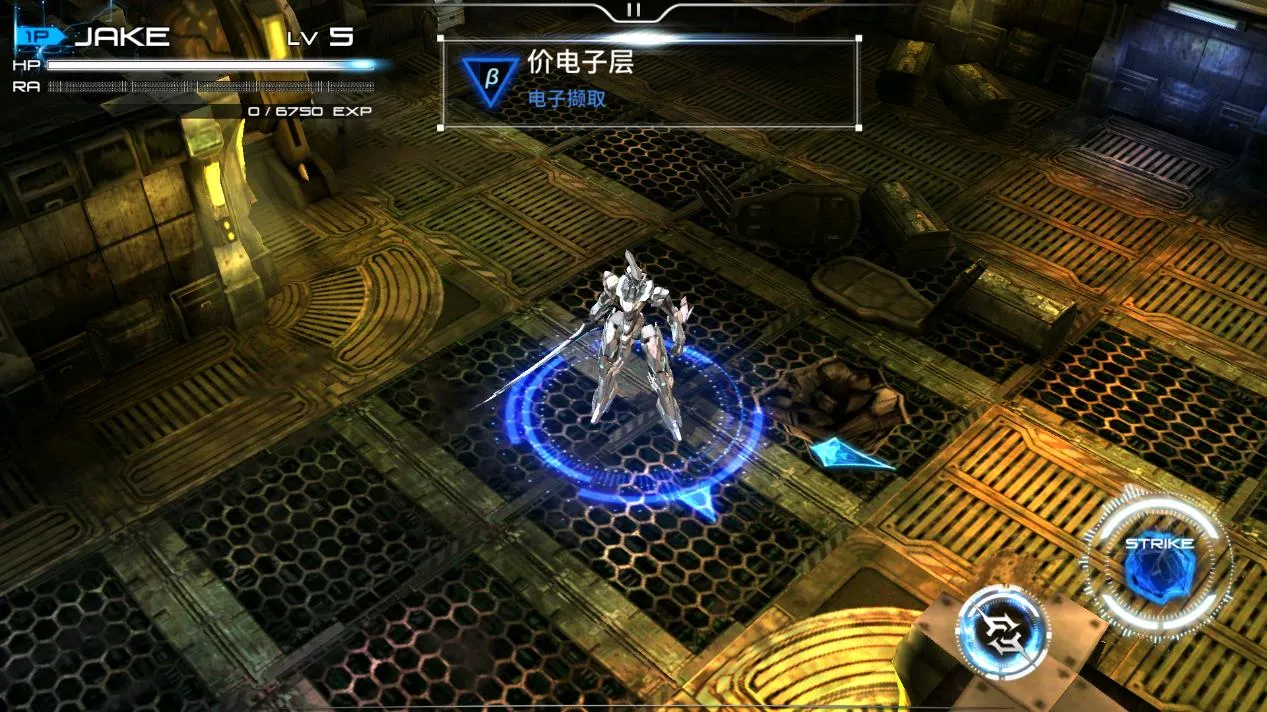Pause the game with the top button
Image resolution: width=1267 pixels, height=712 pixels.
[633, 10]
